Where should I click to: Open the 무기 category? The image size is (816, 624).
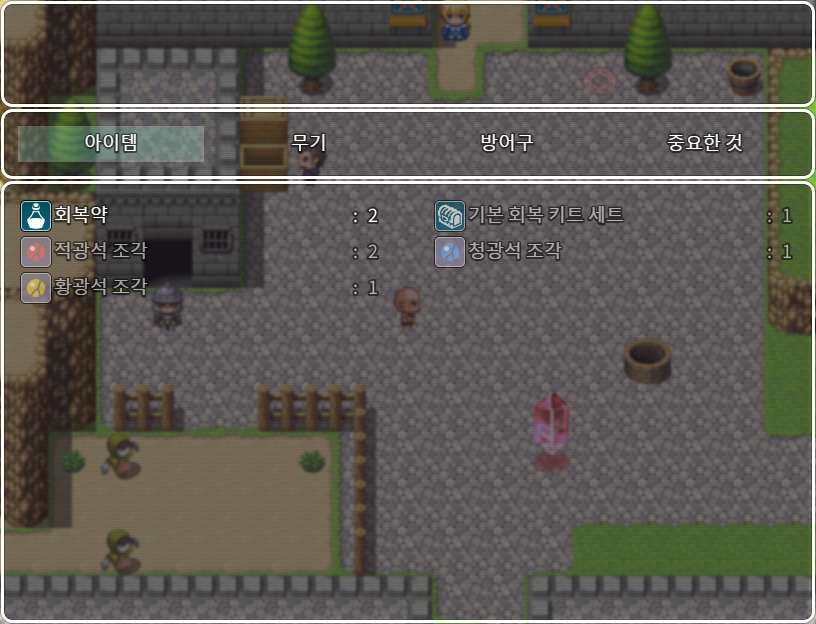[308, 143]
